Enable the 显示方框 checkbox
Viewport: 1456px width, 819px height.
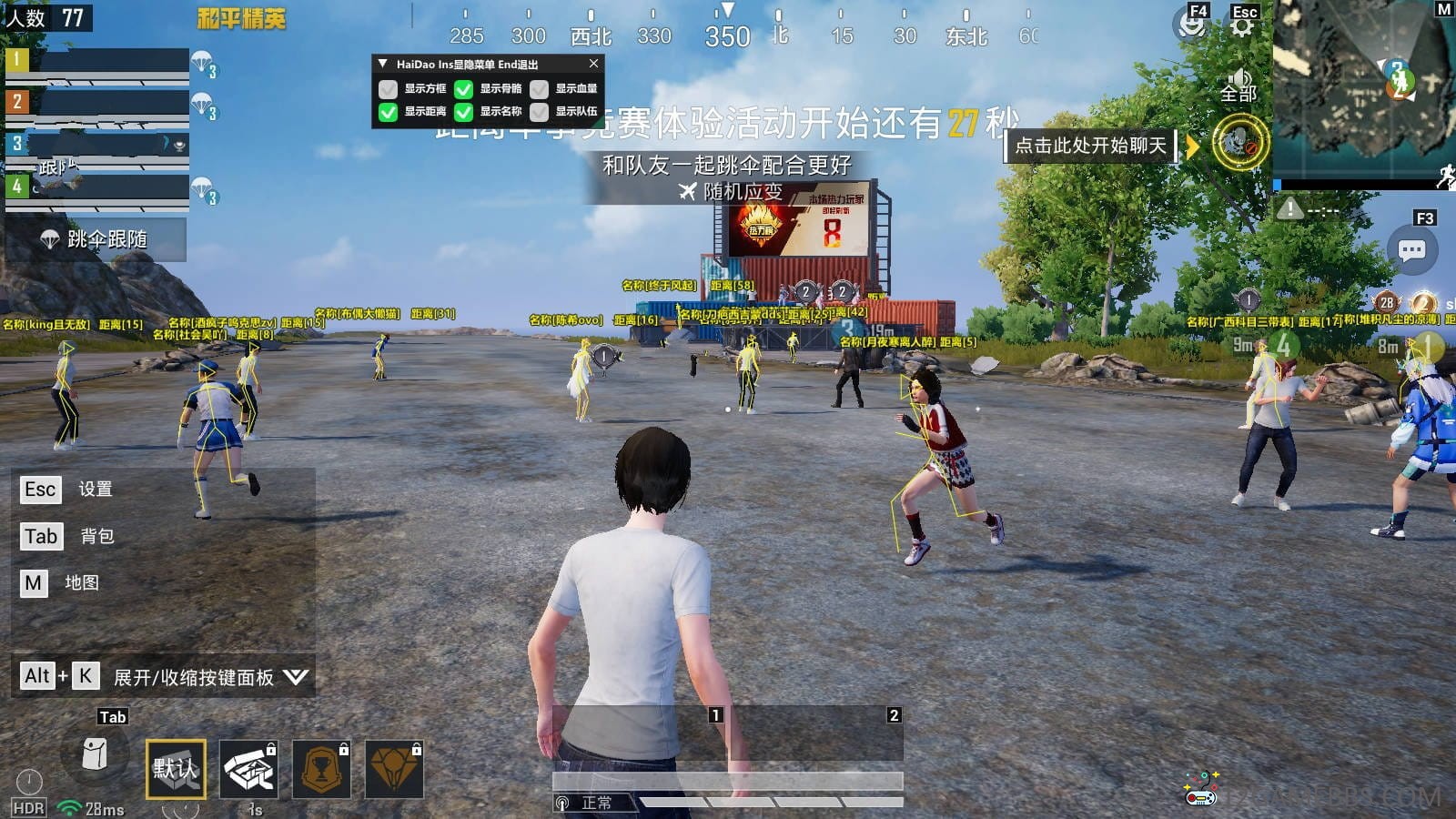[389, 89]
